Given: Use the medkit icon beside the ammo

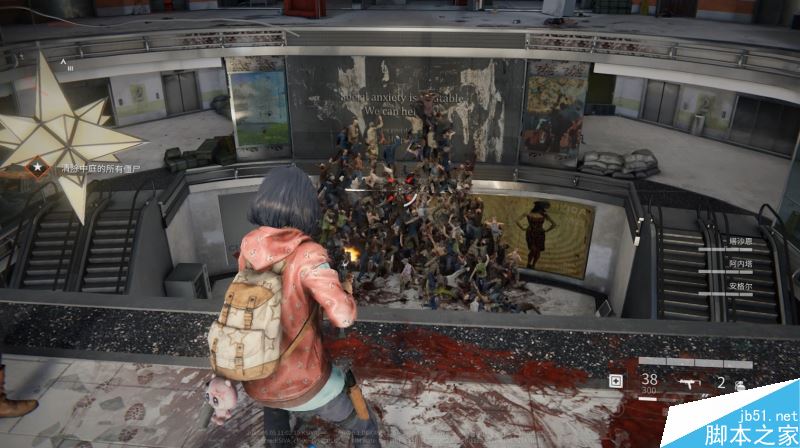Looking at the screenshot, I should pyautogui.click(x=616, y=381).
